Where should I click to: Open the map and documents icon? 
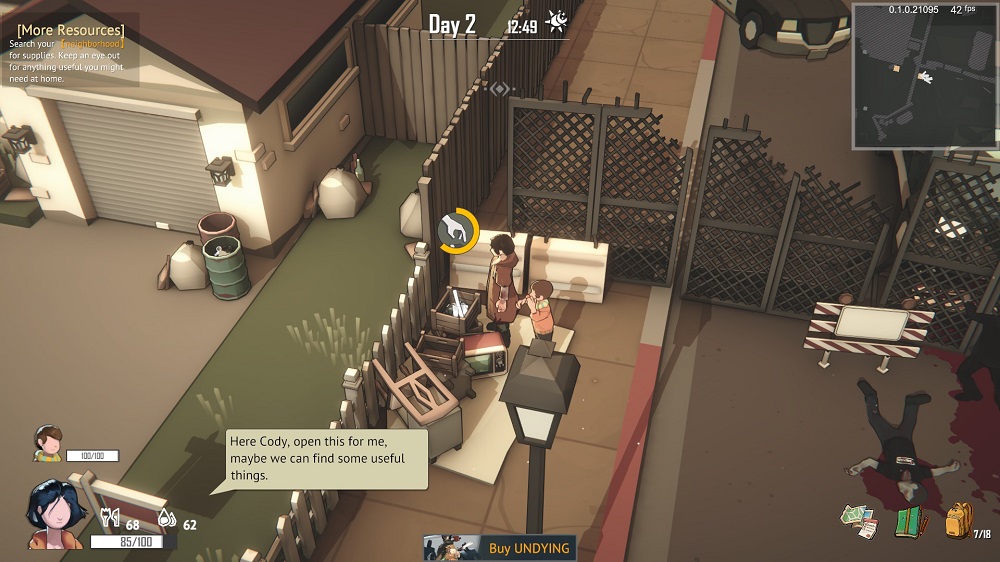pos(859,521)
